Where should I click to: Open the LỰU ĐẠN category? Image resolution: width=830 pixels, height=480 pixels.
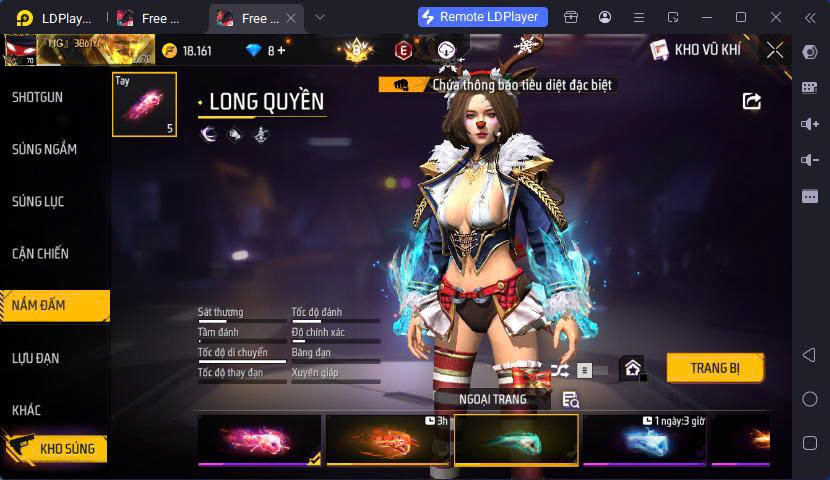(x=36, y=357)
